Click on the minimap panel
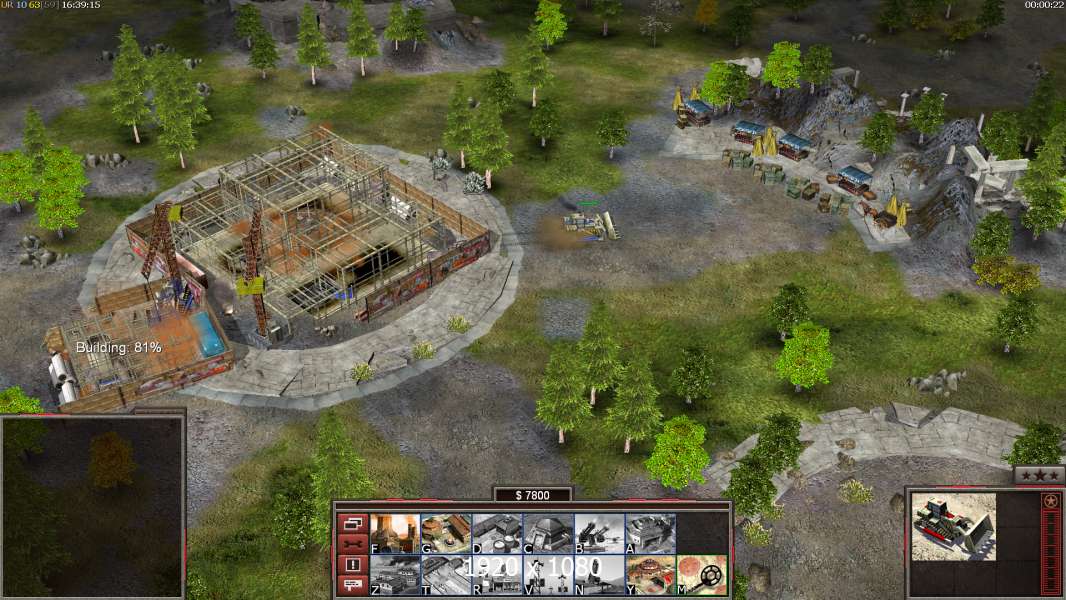 (x=92, y=506)
